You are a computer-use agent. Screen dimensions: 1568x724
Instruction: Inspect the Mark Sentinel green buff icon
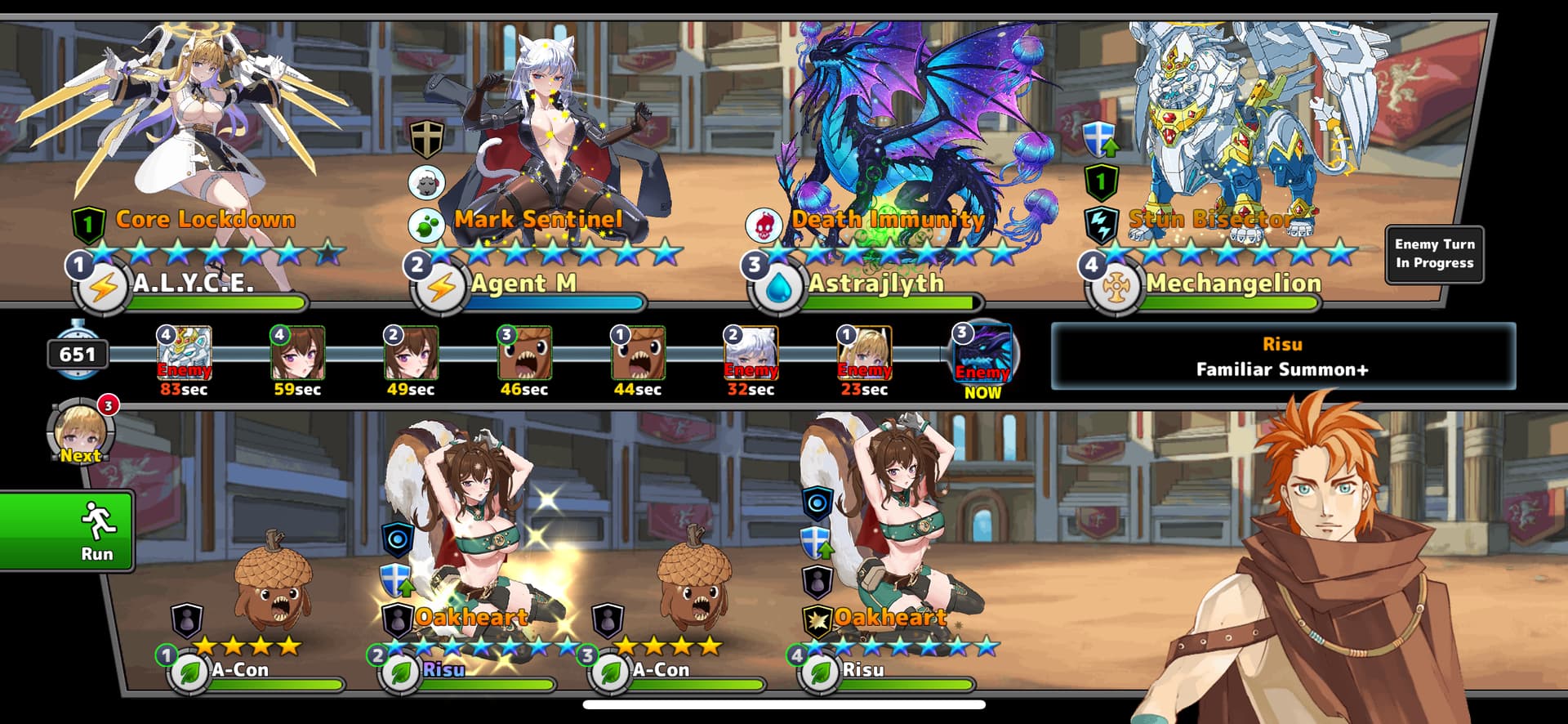(x=426, y=224)
